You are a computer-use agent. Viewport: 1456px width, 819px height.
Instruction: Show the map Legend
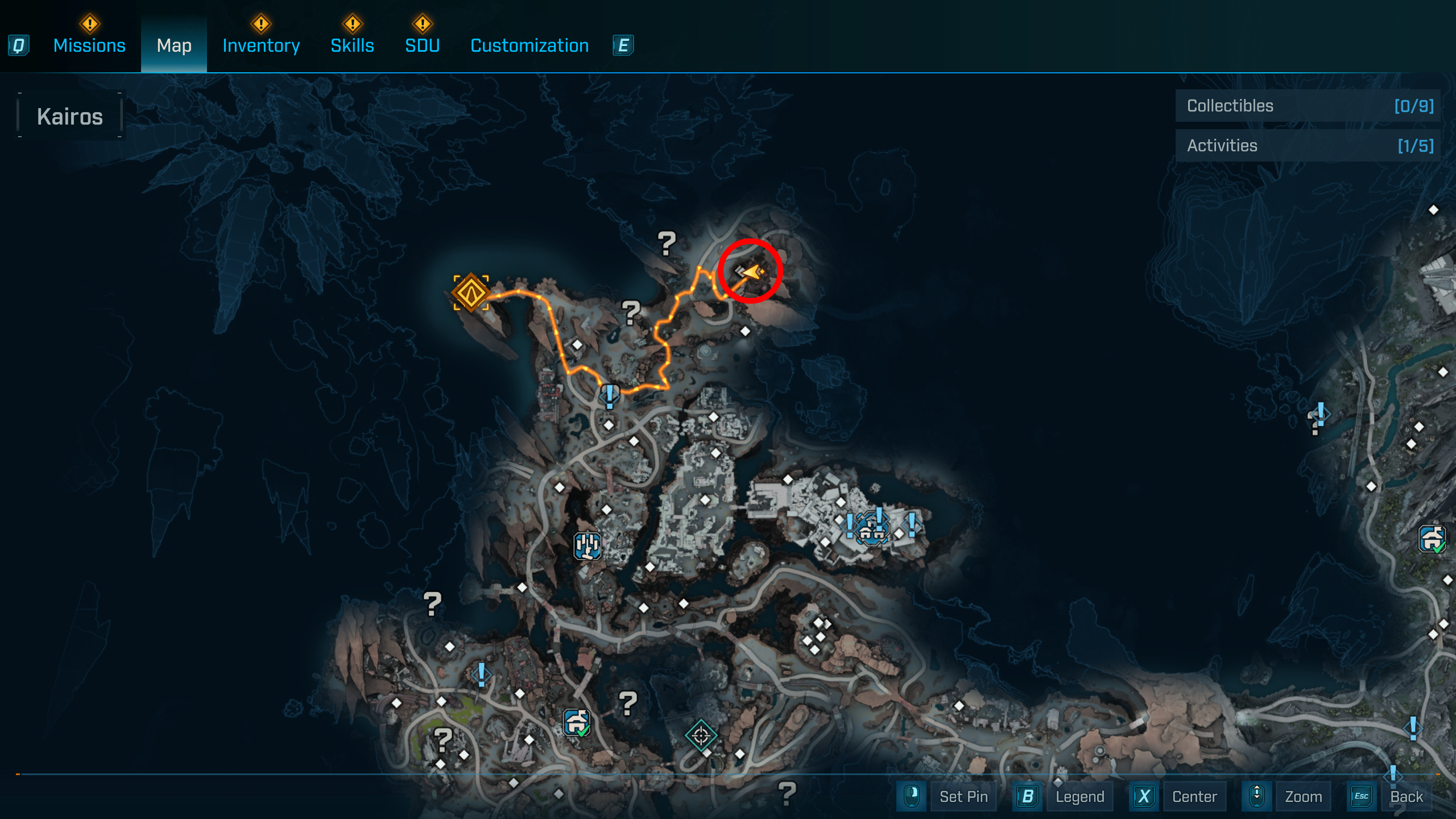click(1079, 796)
